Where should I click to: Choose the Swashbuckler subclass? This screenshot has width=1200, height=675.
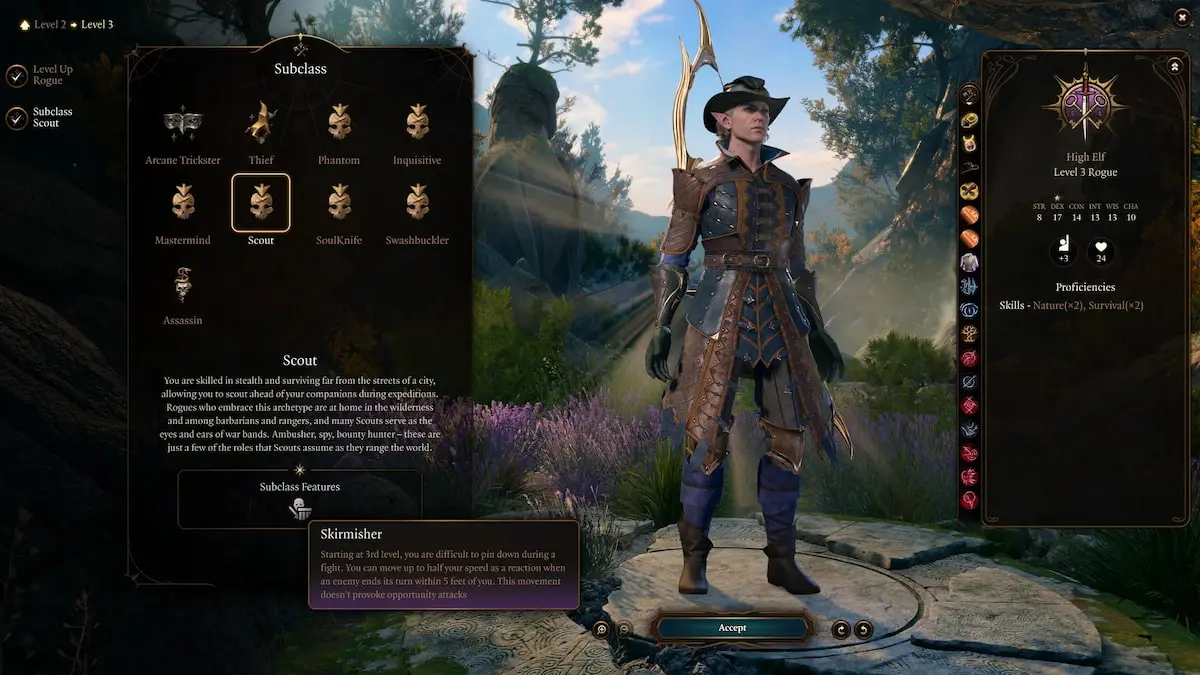tap(417, 202)
